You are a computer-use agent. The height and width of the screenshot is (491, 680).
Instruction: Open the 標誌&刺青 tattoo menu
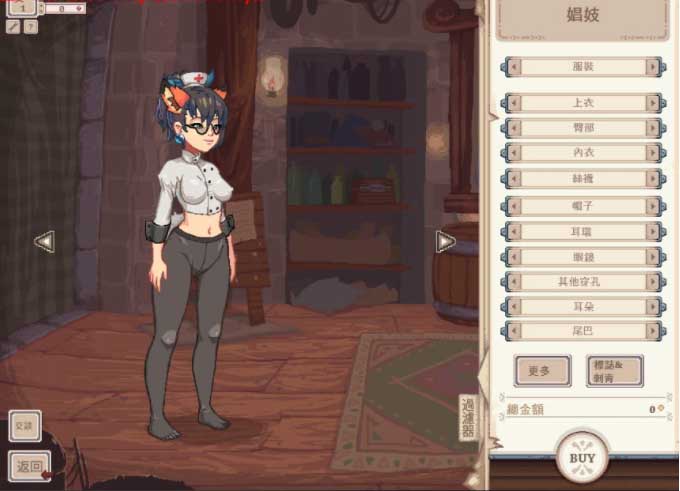coord(614,371)
